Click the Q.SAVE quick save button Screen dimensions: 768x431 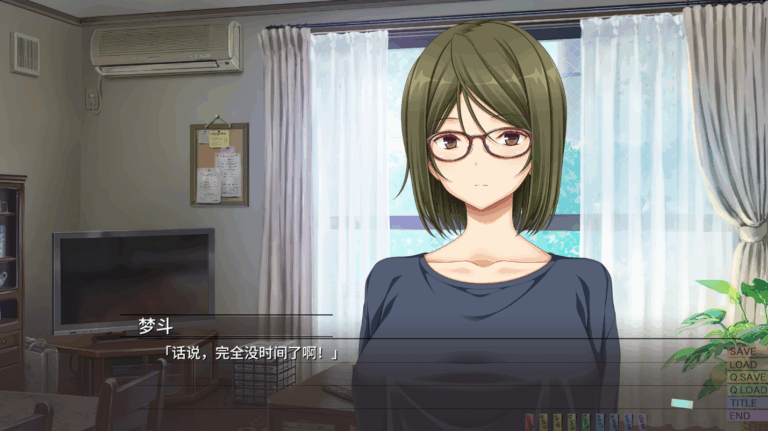click(746, 378)
